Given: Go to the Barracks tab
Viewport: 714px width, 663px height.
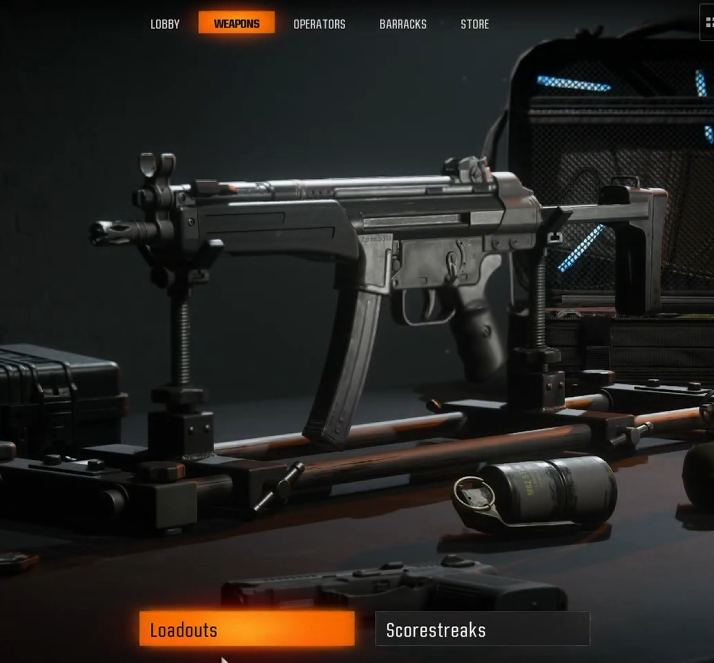Looking at the screenshot, I should 403,24.
